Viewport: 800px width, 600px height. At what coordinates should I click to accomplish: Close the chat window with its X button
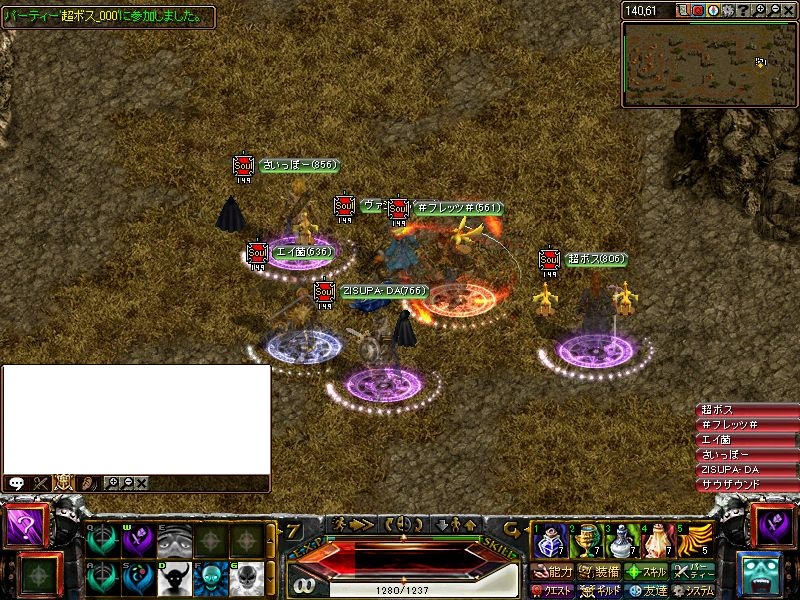pos(141,482)
